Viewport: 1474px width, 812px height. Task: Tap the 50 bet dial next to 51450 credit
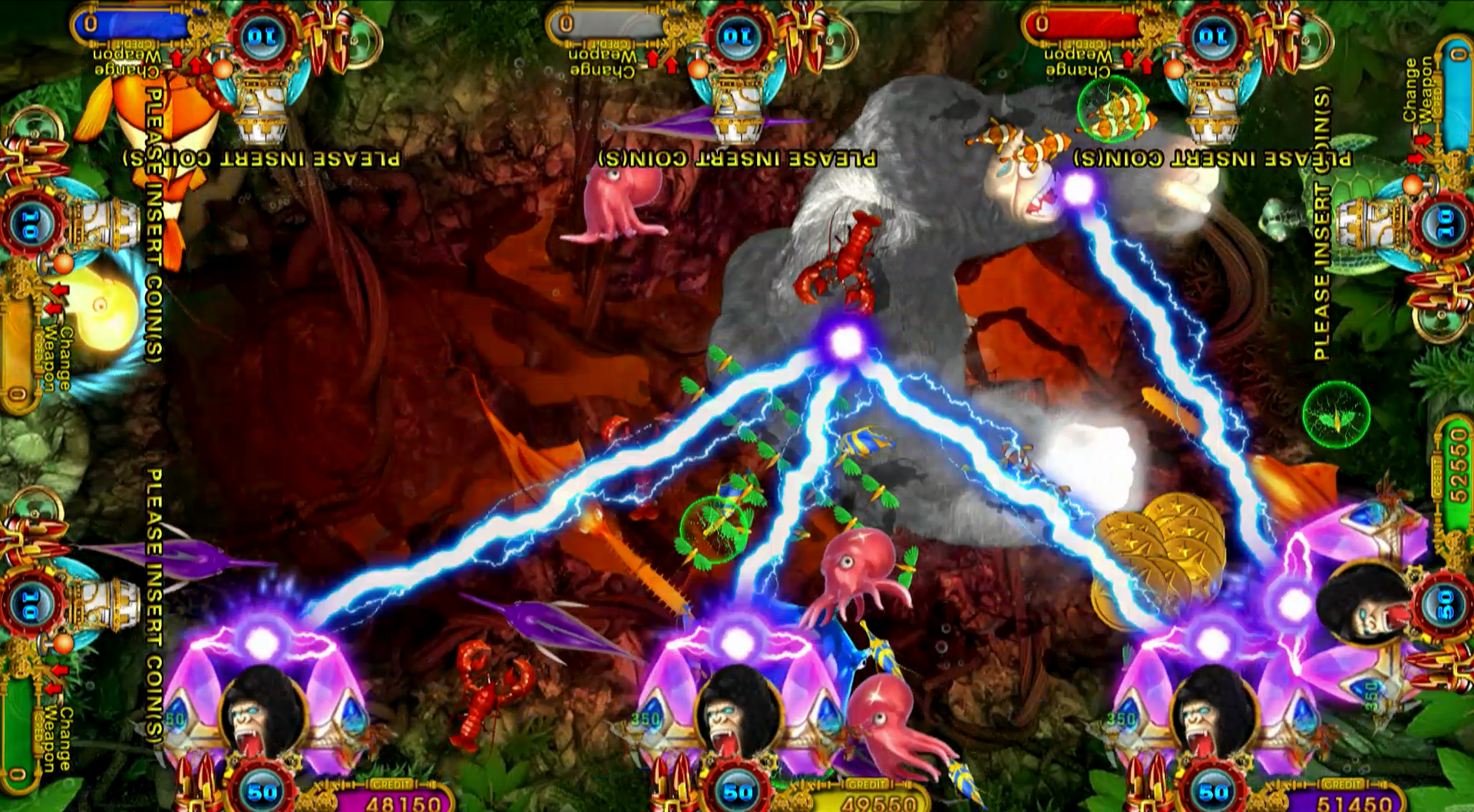pos(1213,791)
